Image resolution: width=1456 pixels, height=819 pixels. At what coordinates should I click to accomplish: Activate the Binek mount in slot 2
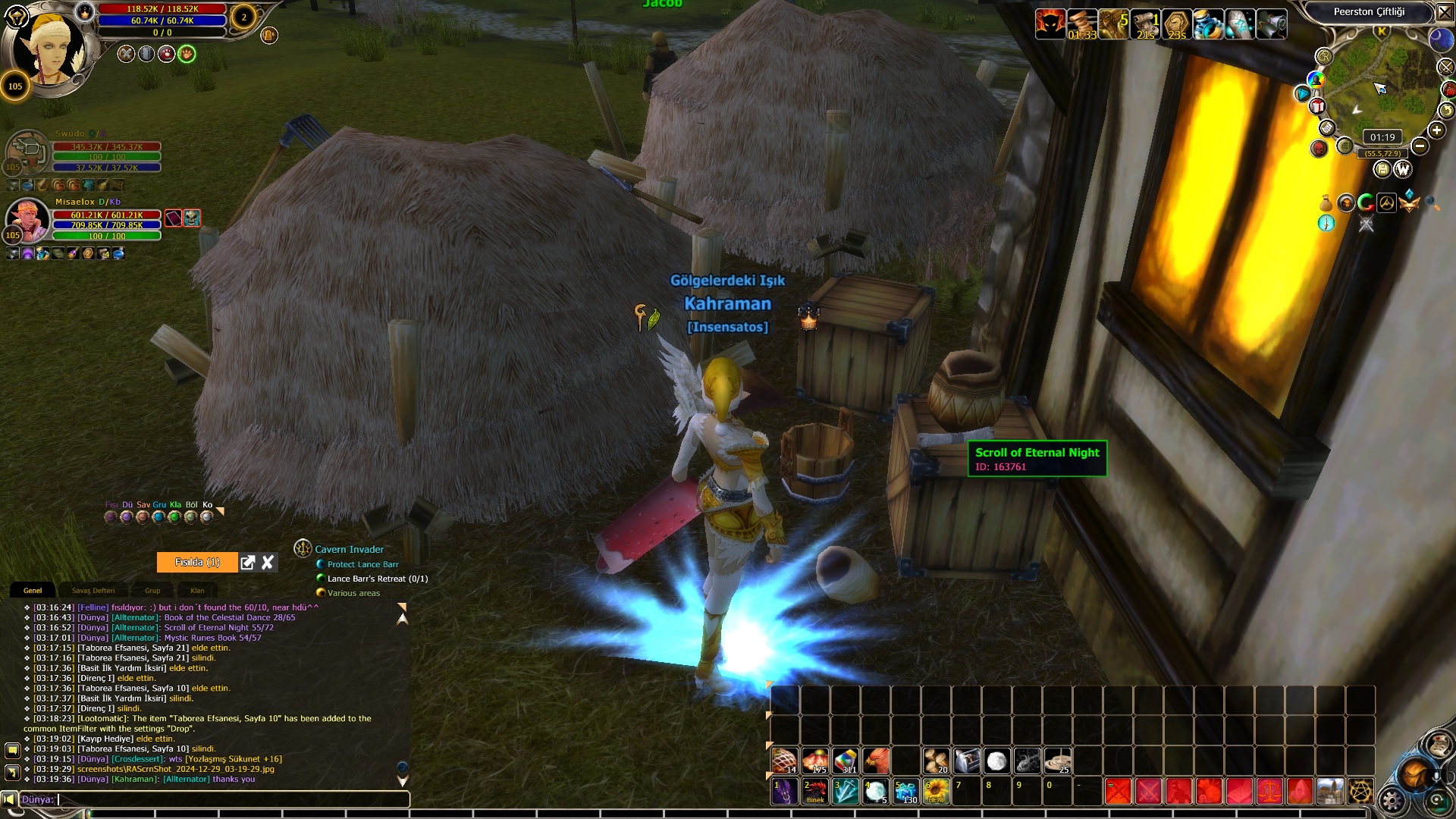click(x=815, y=791)
